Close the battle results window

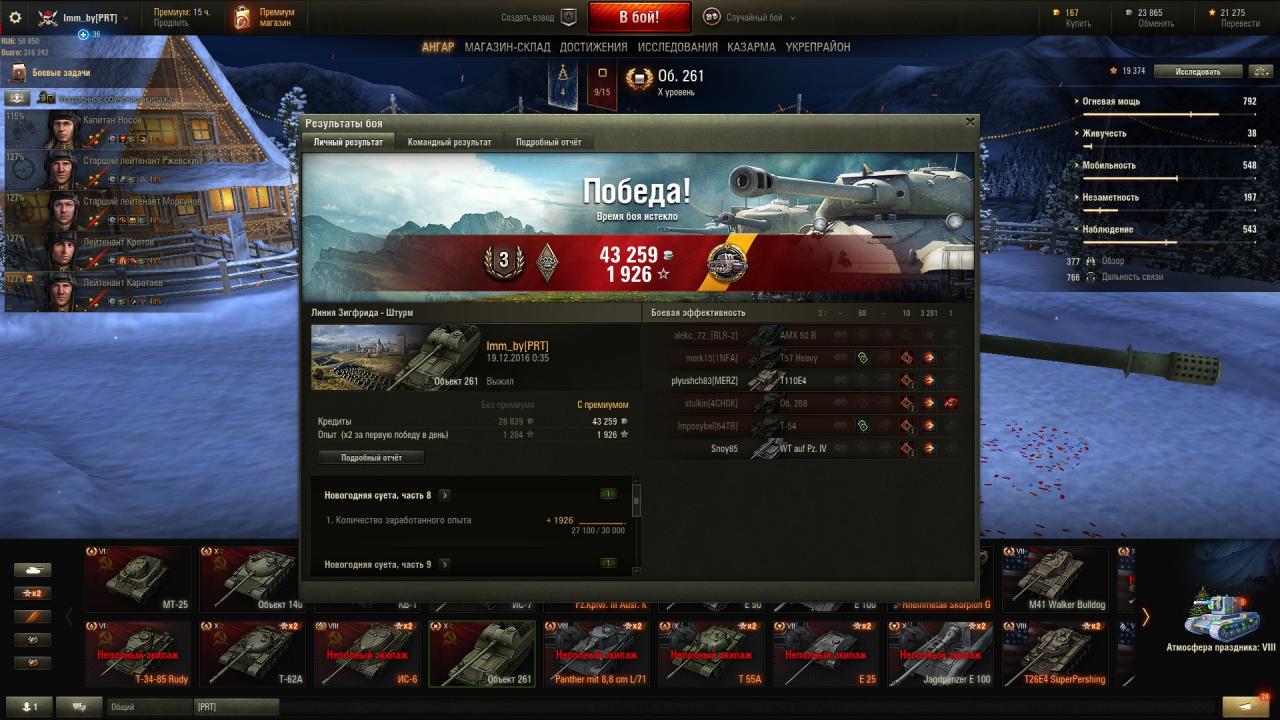click(x=969, y=121)
